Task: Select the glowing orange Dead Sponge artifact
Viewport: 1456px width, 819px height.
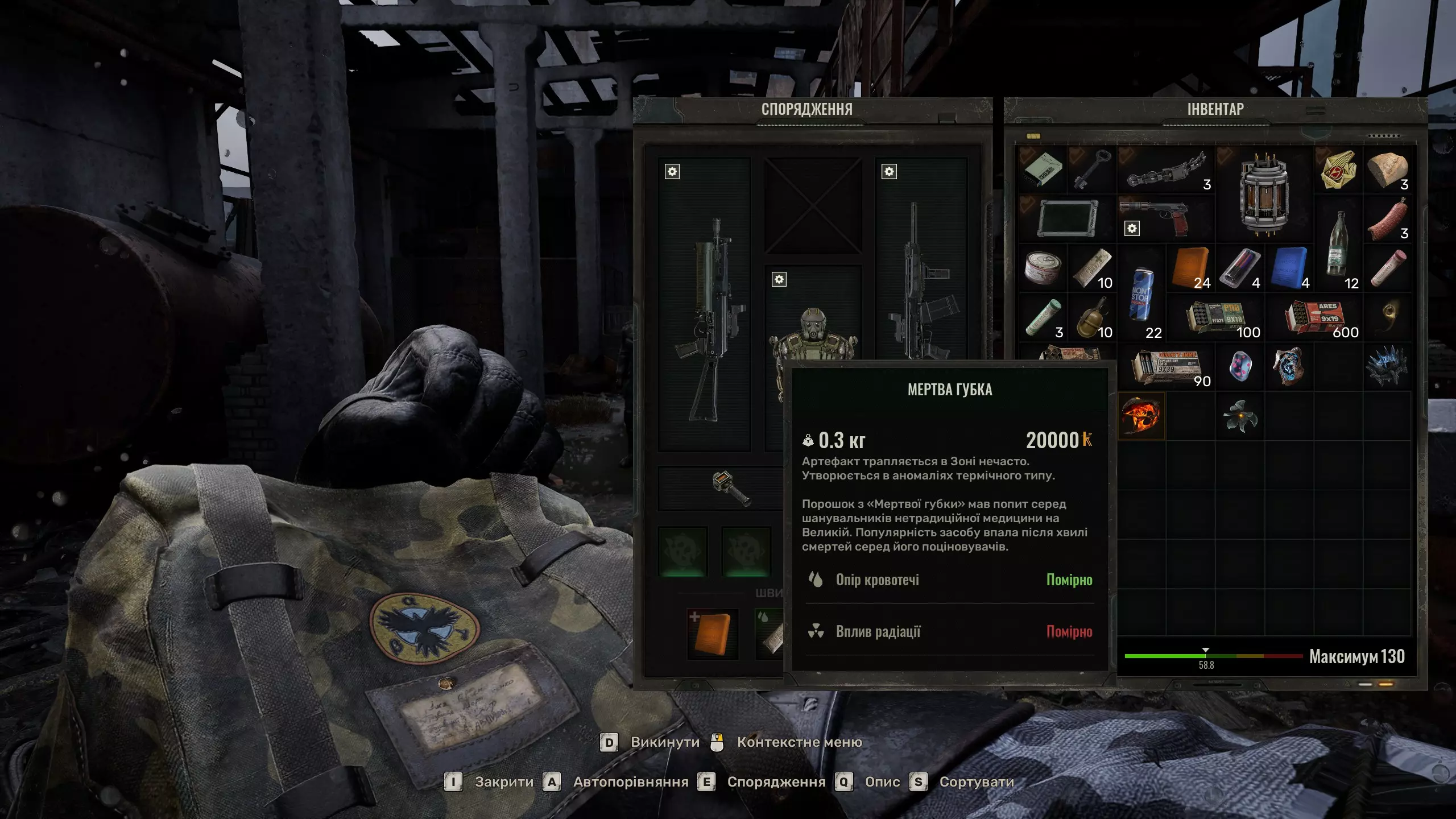Action: pyautogui.click(x=1141, y=416)
